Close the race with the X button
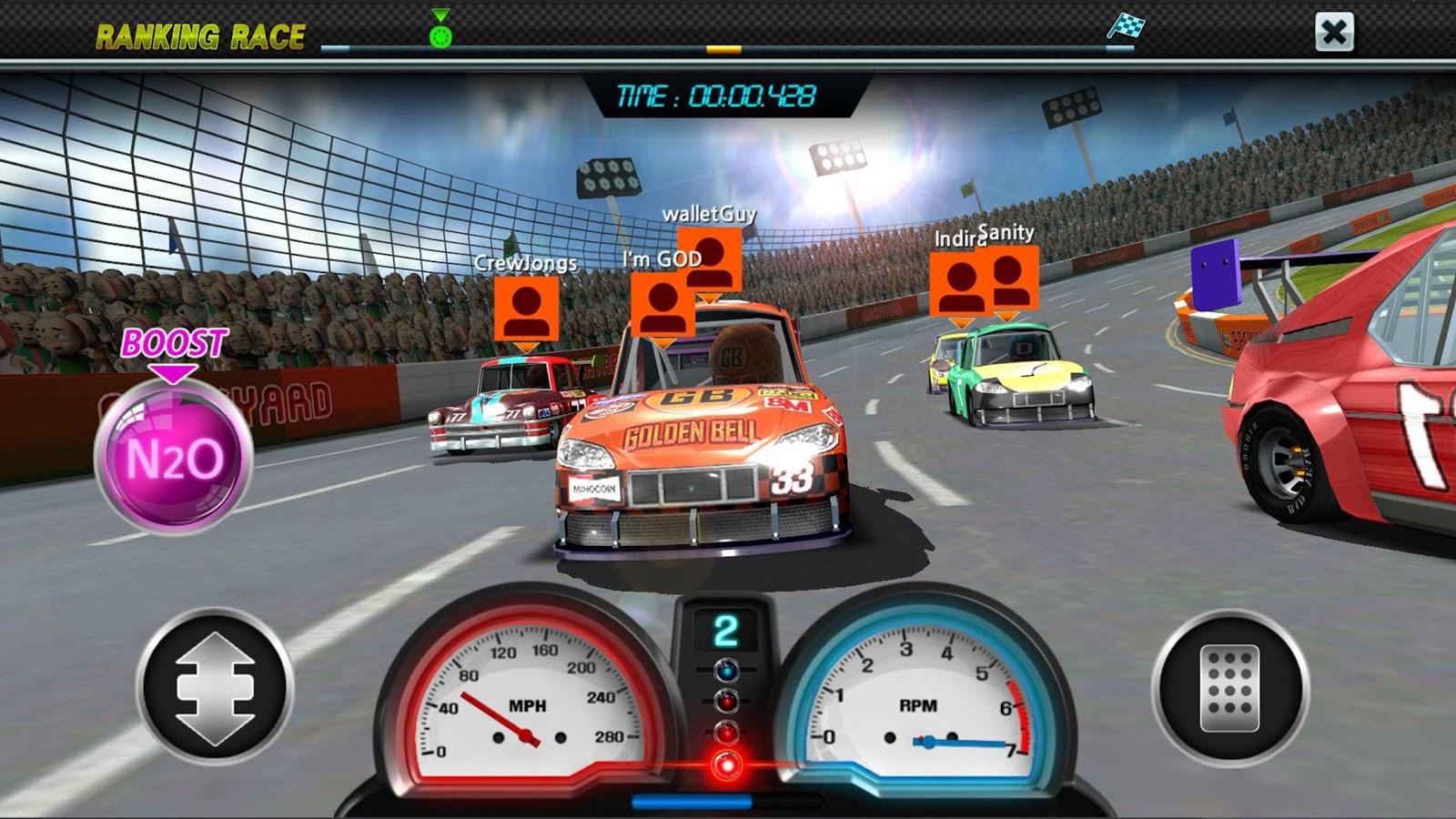Viewport: 1456px width, 819px height. (1334, 33)
